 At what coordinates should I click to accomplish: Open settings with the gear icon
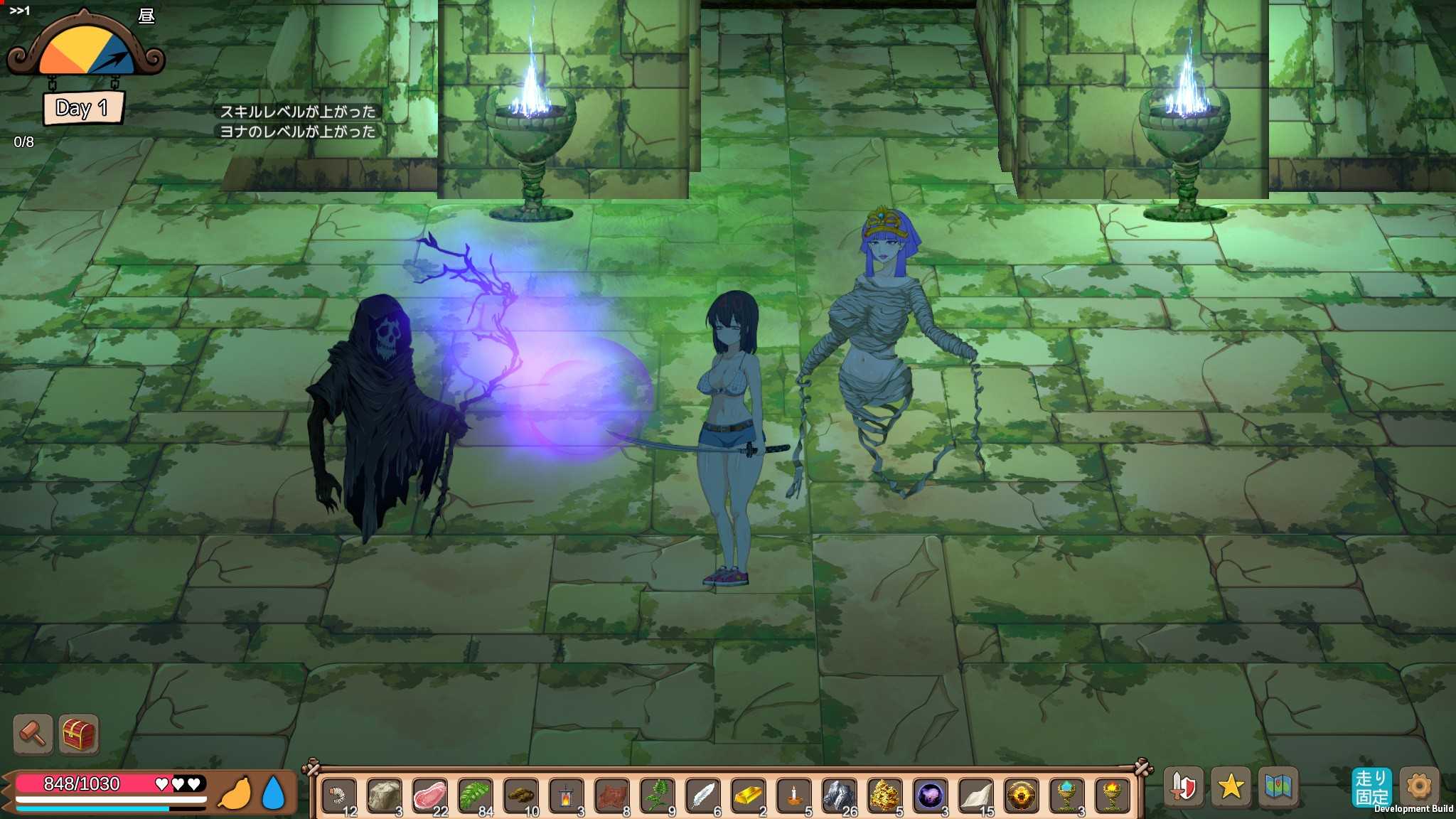click(1419, 787)
